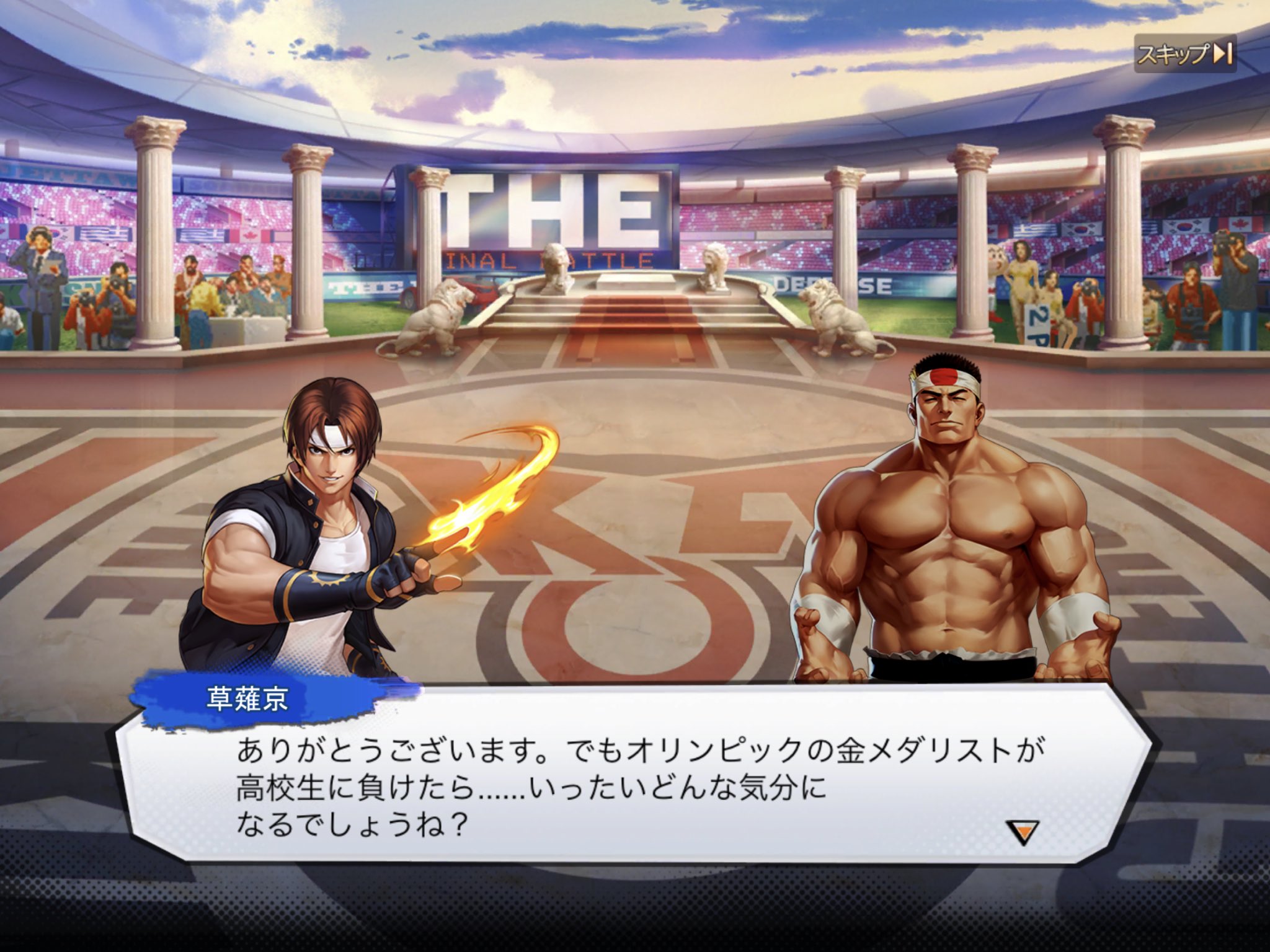This screenshot has width=1270, height=952.
Task: Continue by clicking Kyo's dialogue text box
Action: pos(633,788)
